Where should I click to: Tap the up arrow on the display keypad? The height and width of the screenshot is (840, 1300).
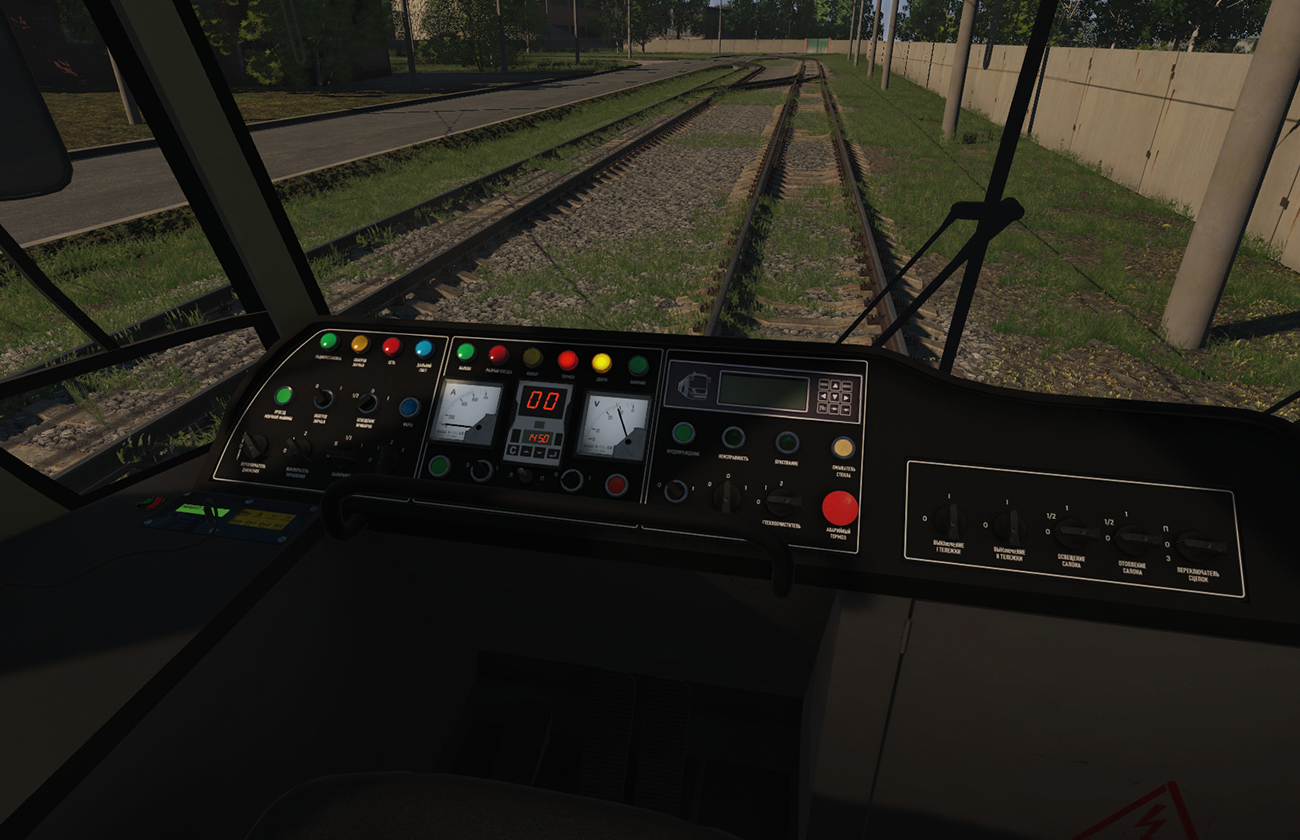point(835,384)
